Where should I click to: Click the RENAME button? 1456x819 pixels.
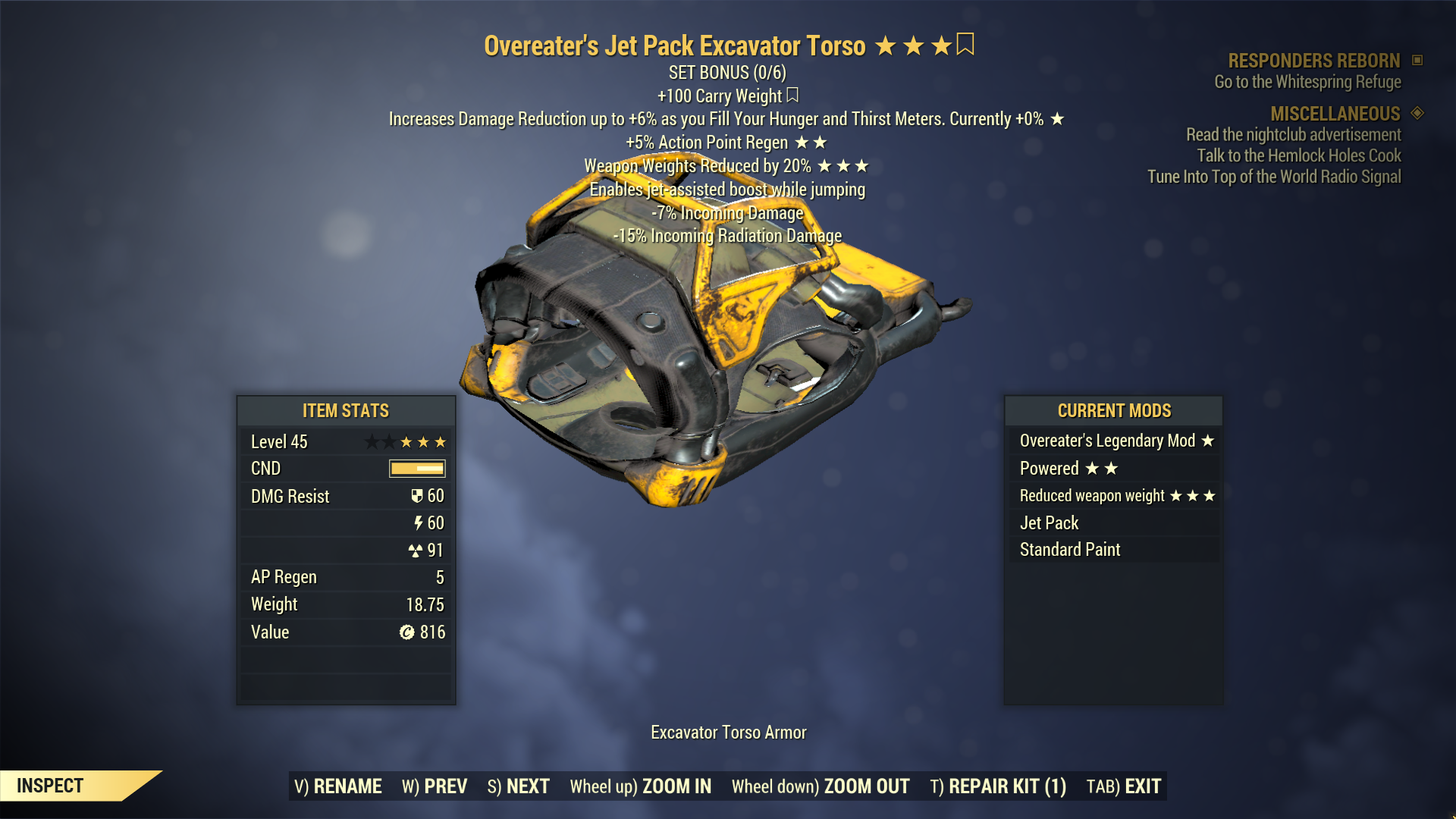coord(338,786)
